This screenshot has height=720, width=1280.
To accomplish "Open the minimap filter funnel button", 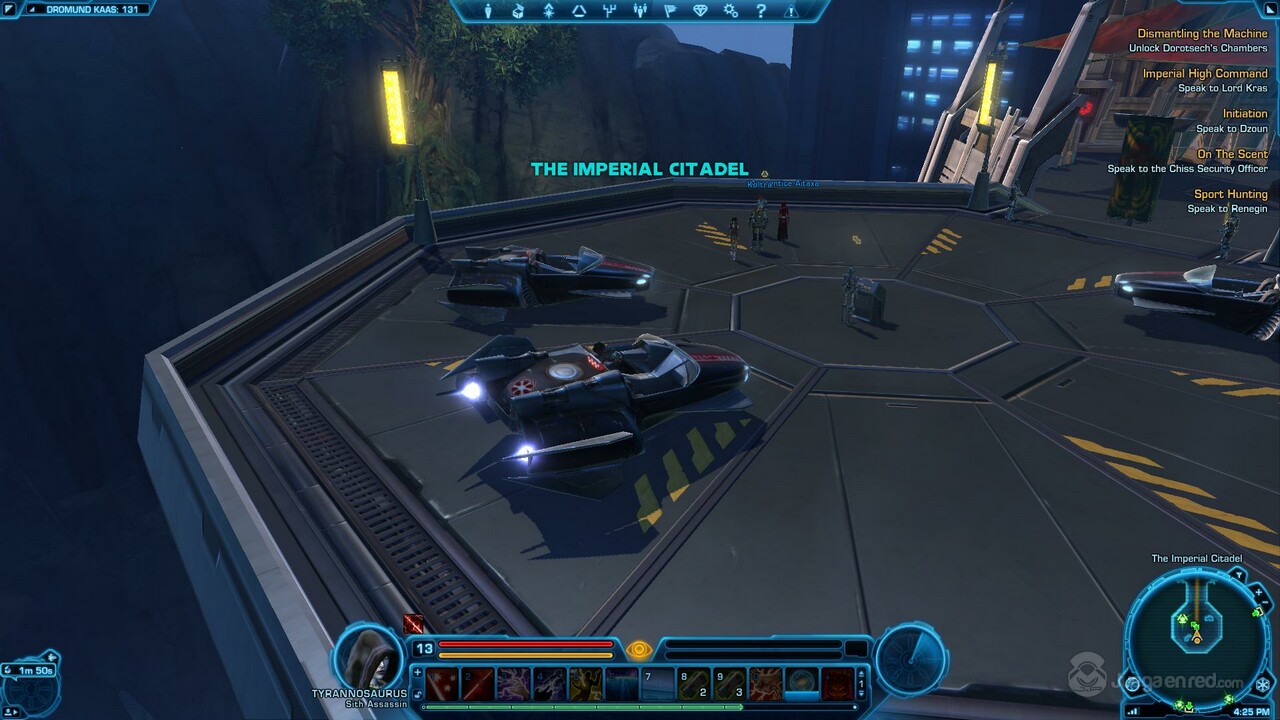I will point(1237,575).
